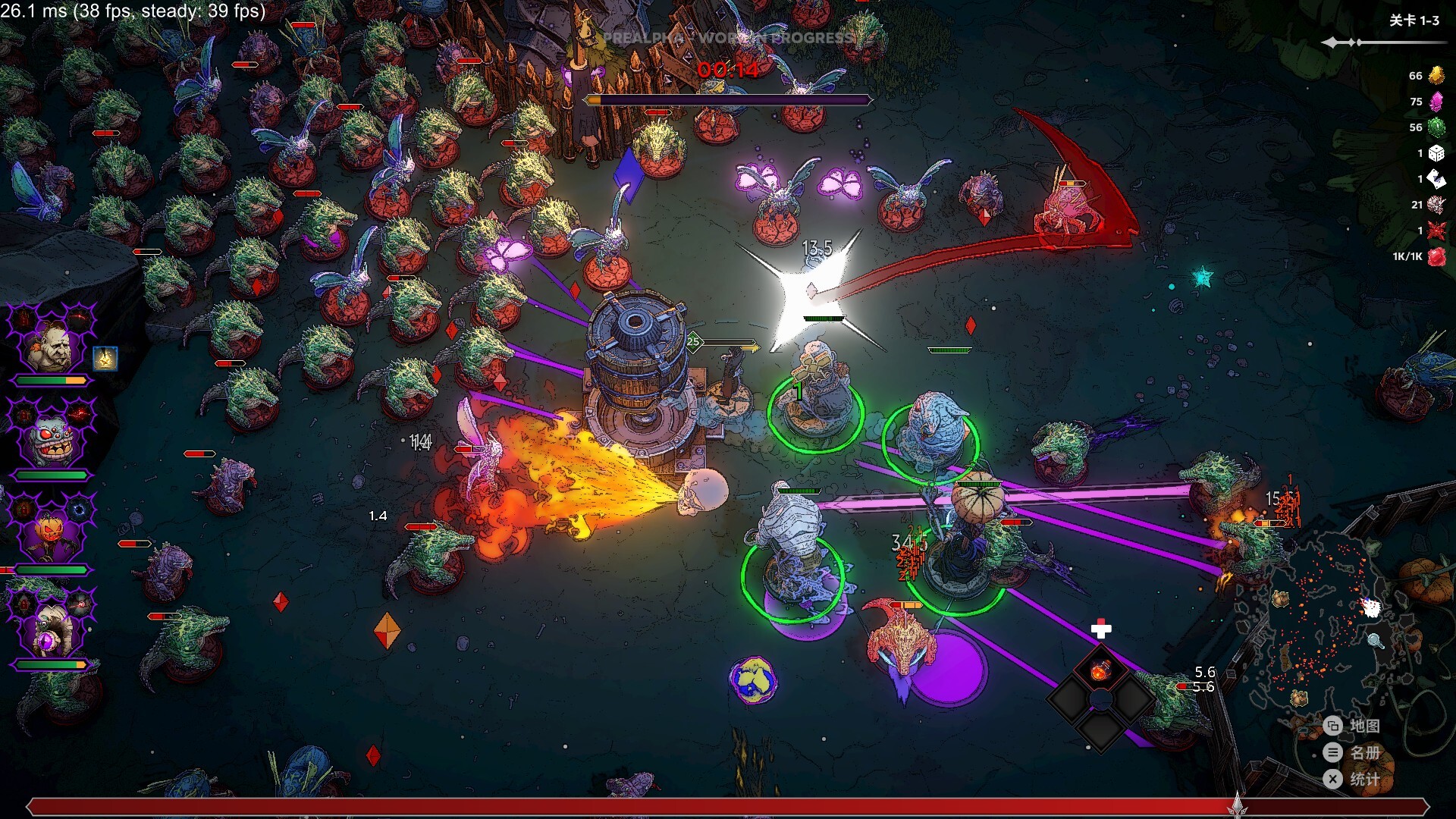Select the hooded purple-orb hero portrait
The height and width of the screenshot is (819, 1456).
click(50, 631)
